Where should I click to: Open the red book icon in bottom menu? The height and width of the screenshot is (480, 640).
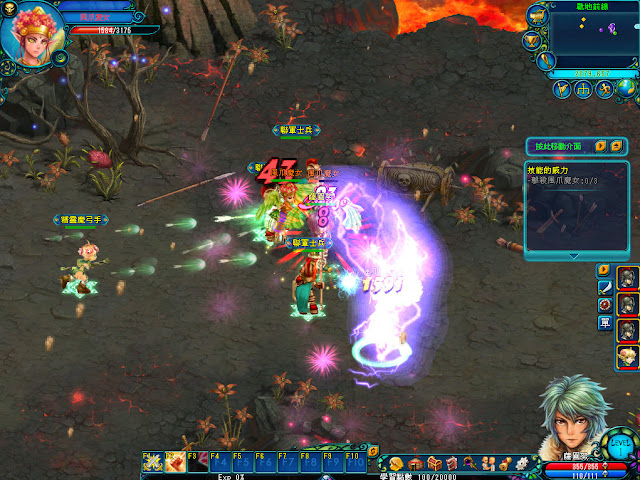point(452,463)
